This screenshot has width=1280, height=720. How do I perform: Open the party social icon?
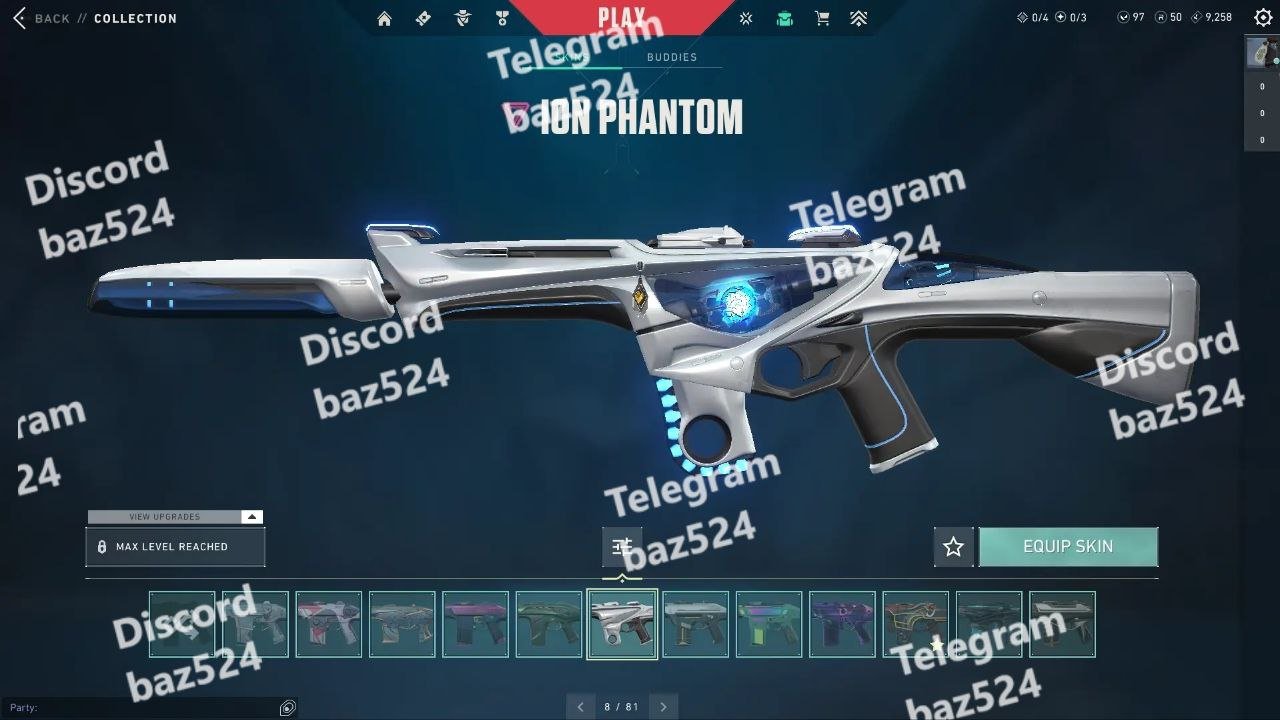coord(288,708)
